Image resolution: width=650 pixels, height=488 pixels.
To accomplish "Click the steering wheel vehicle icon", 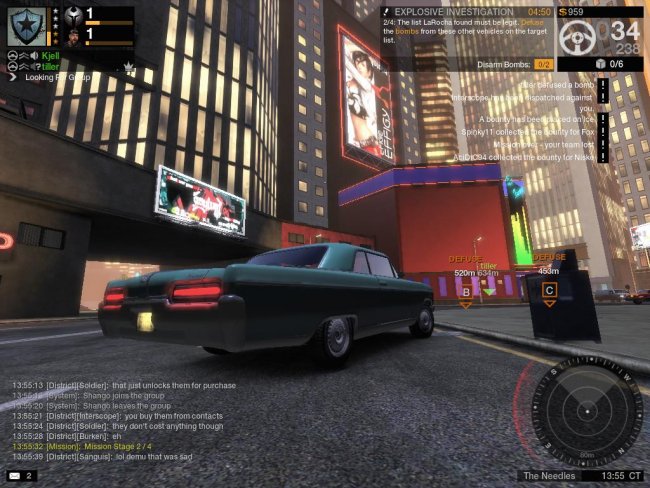I will tap(580, 37).
